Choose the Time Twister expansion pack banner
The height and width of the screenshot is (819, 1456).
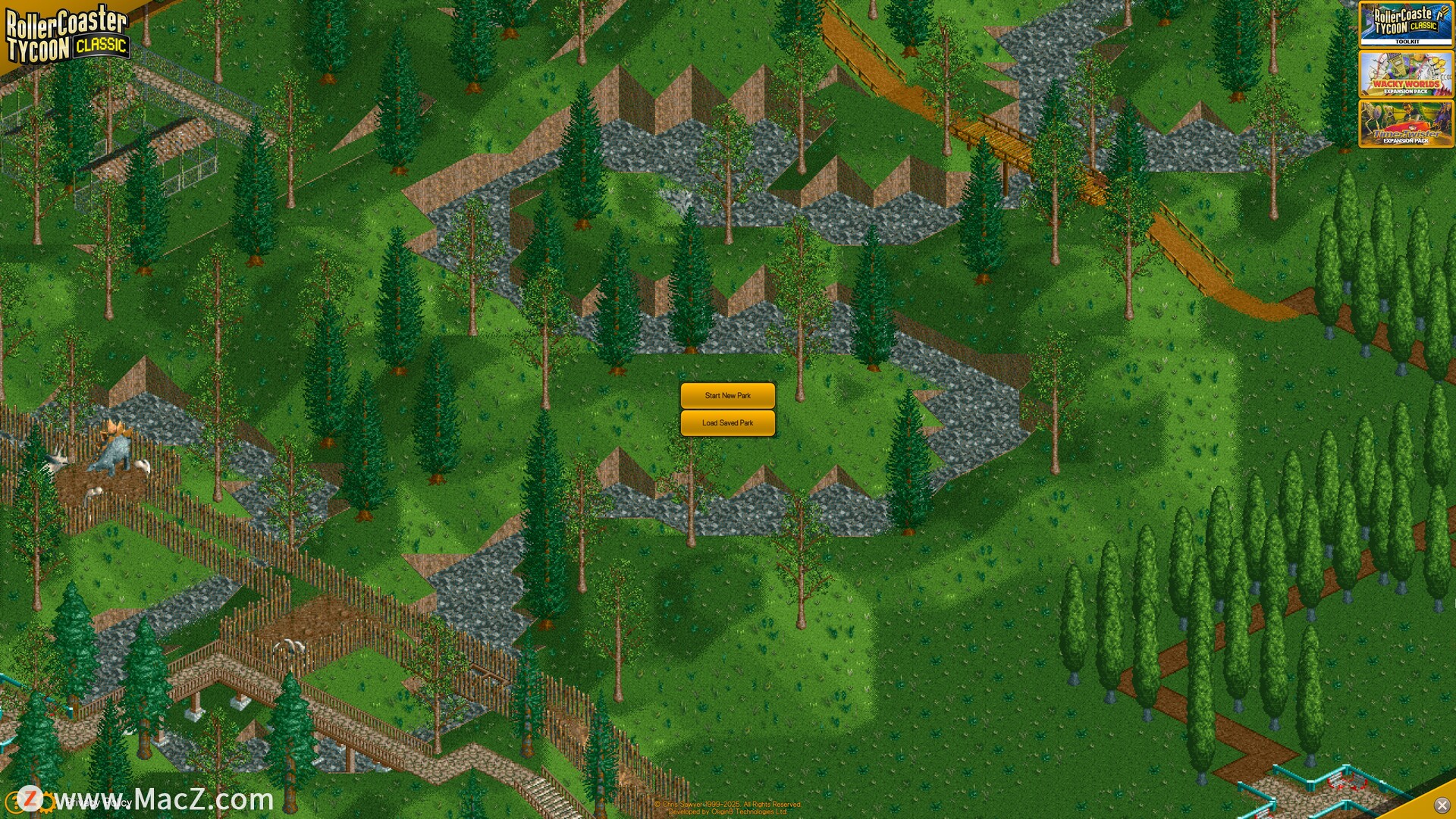pyautogui.click(x=1405, y=124)
